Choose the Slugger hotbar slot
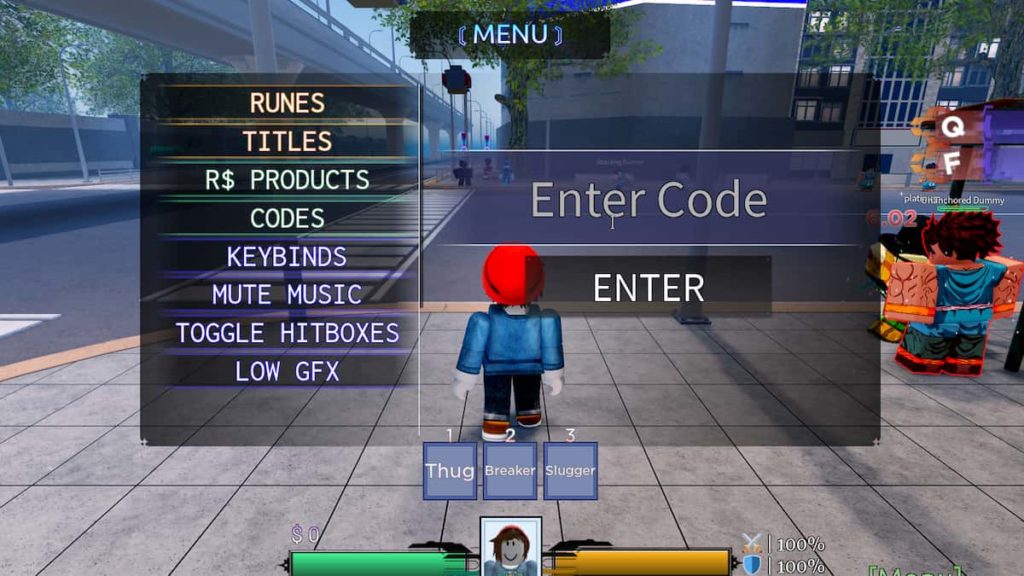The height and width of the screenshot is (576, 1024). click(x=570, y=471)
